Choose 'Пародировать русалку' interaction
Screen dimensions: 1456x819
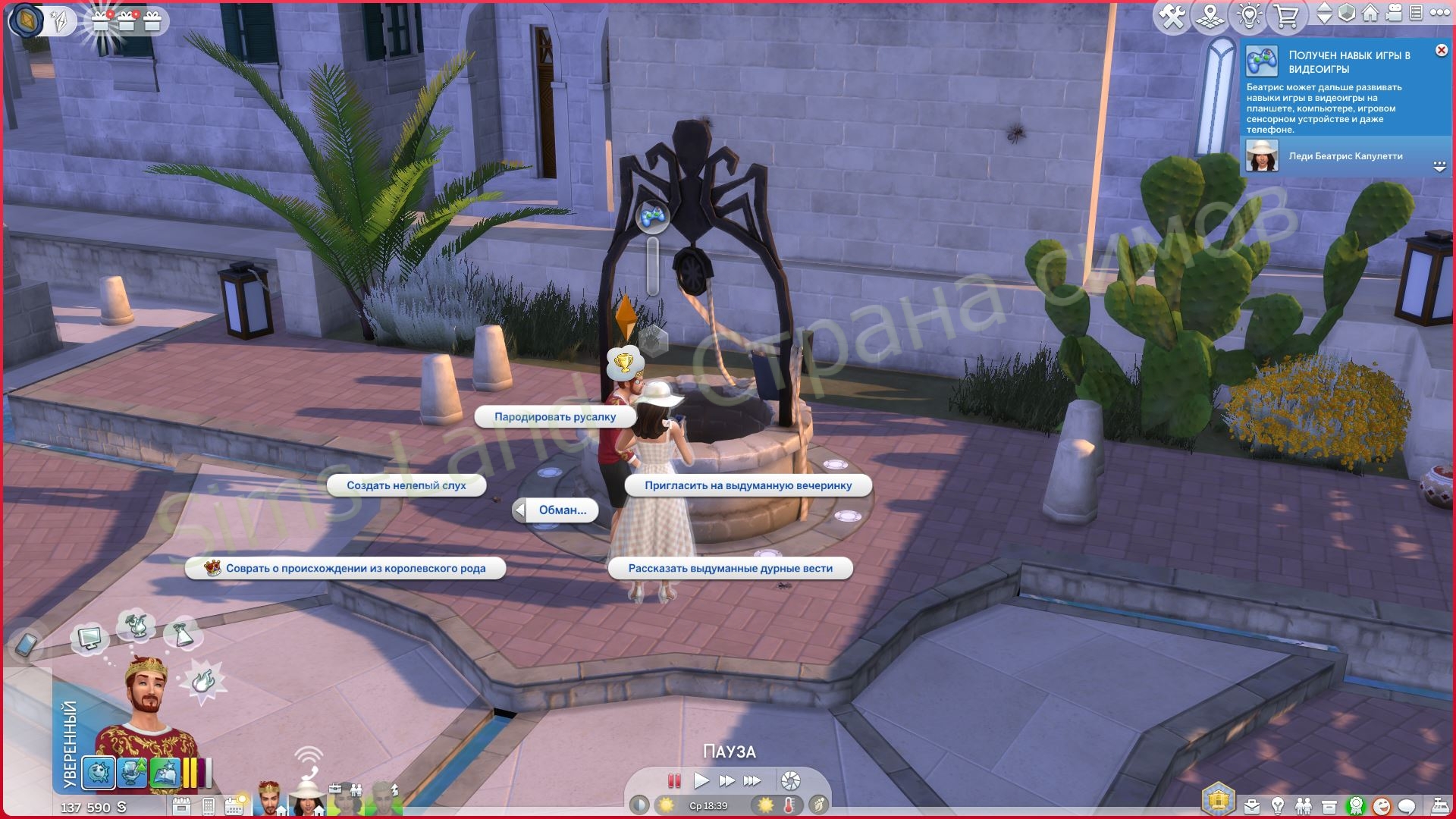point(554,417)
